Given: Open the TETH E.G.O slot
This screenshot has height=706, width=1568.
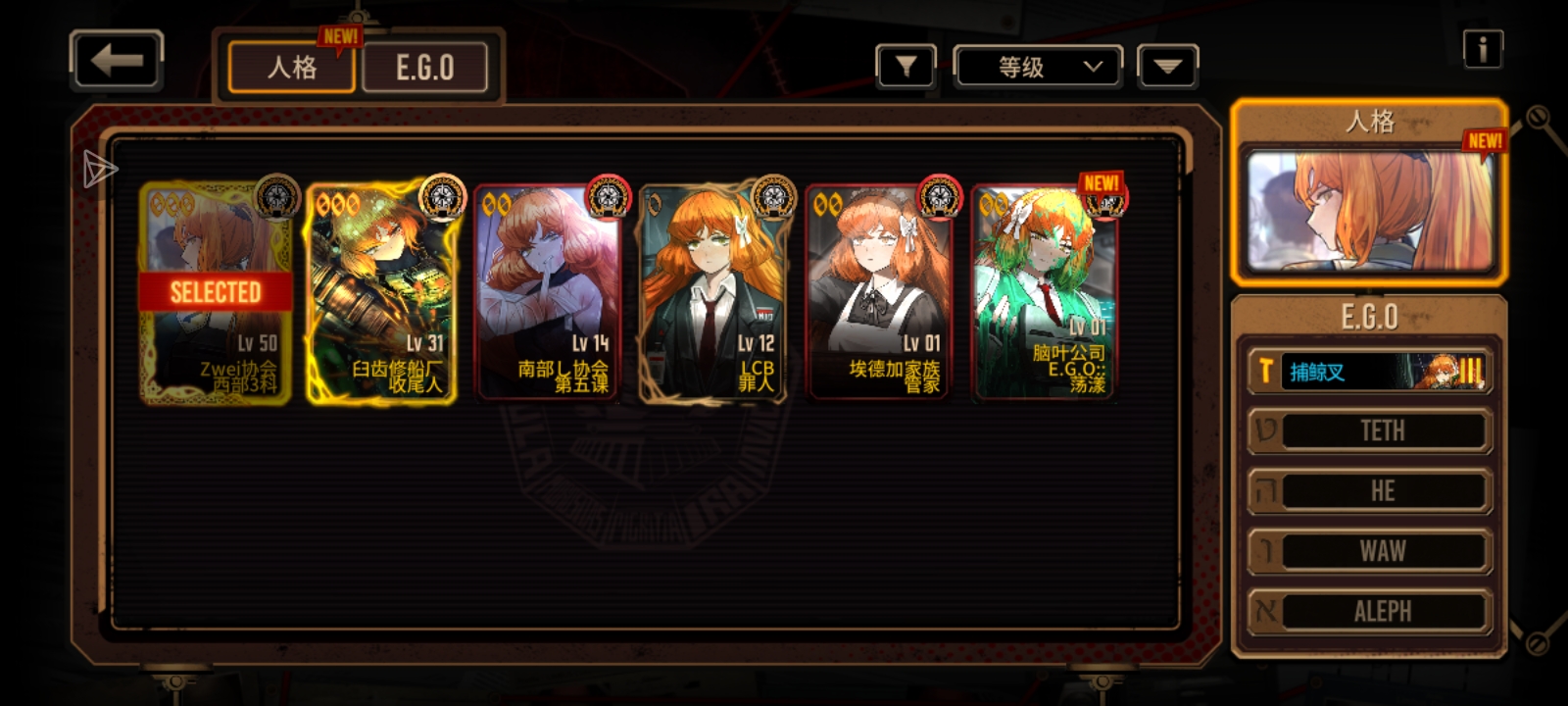Looking at the screenshot, I should 1369,430.
